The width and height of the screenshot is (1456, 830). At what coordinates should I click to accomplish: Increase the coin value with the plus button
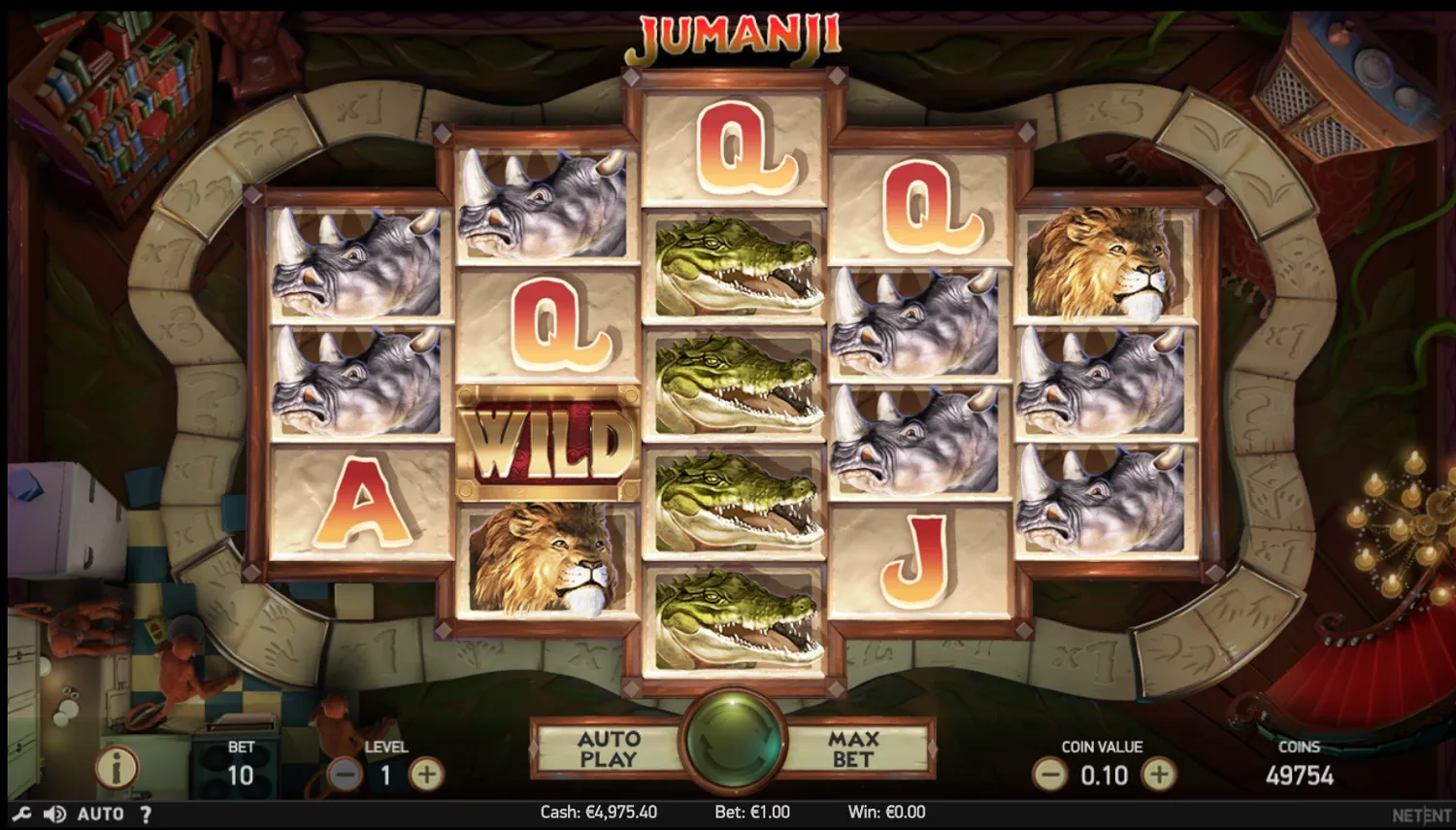coord(1161,776)
